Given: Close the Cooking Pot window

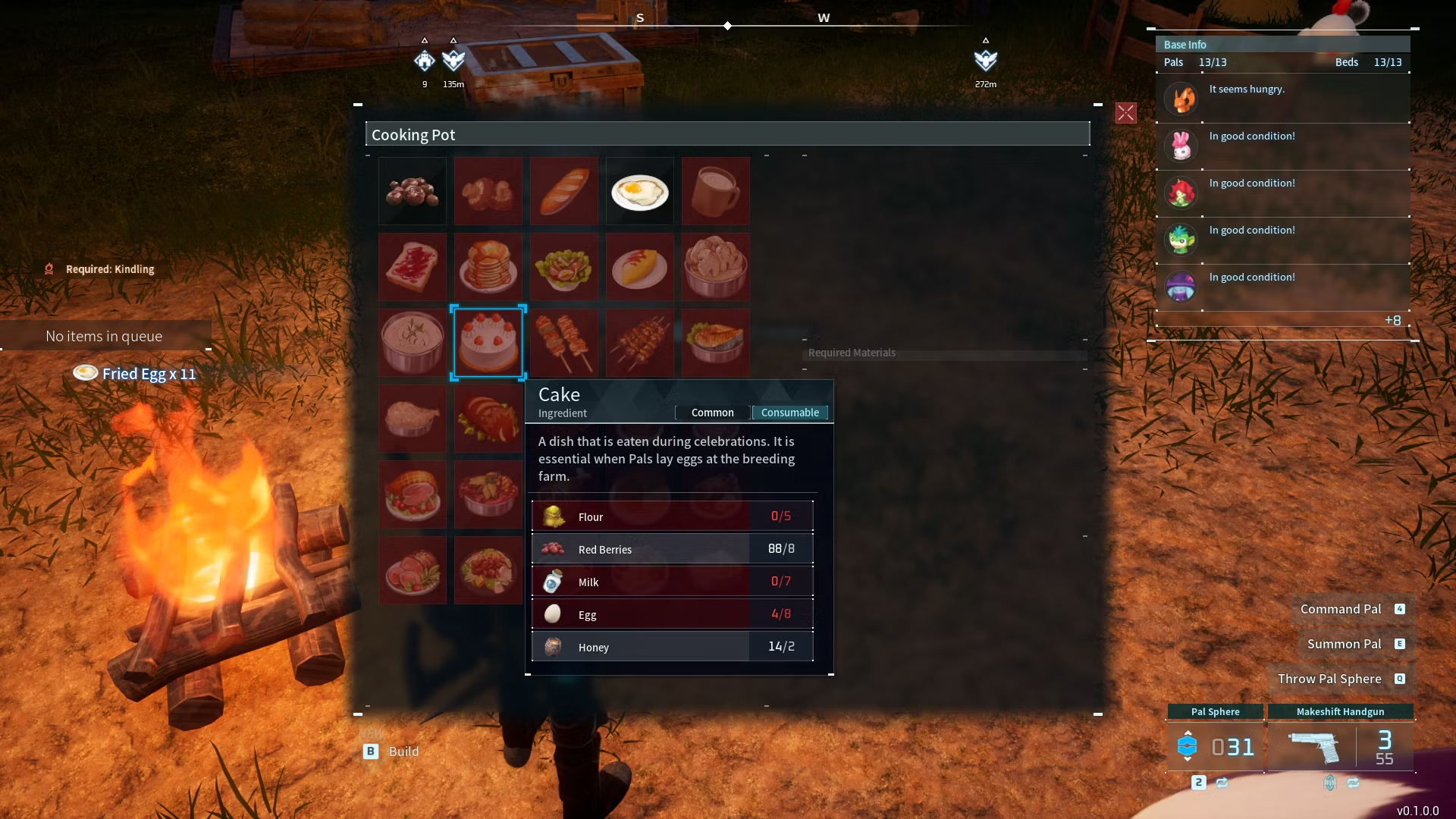Looking at the screenshot, I should [1125, 113].
